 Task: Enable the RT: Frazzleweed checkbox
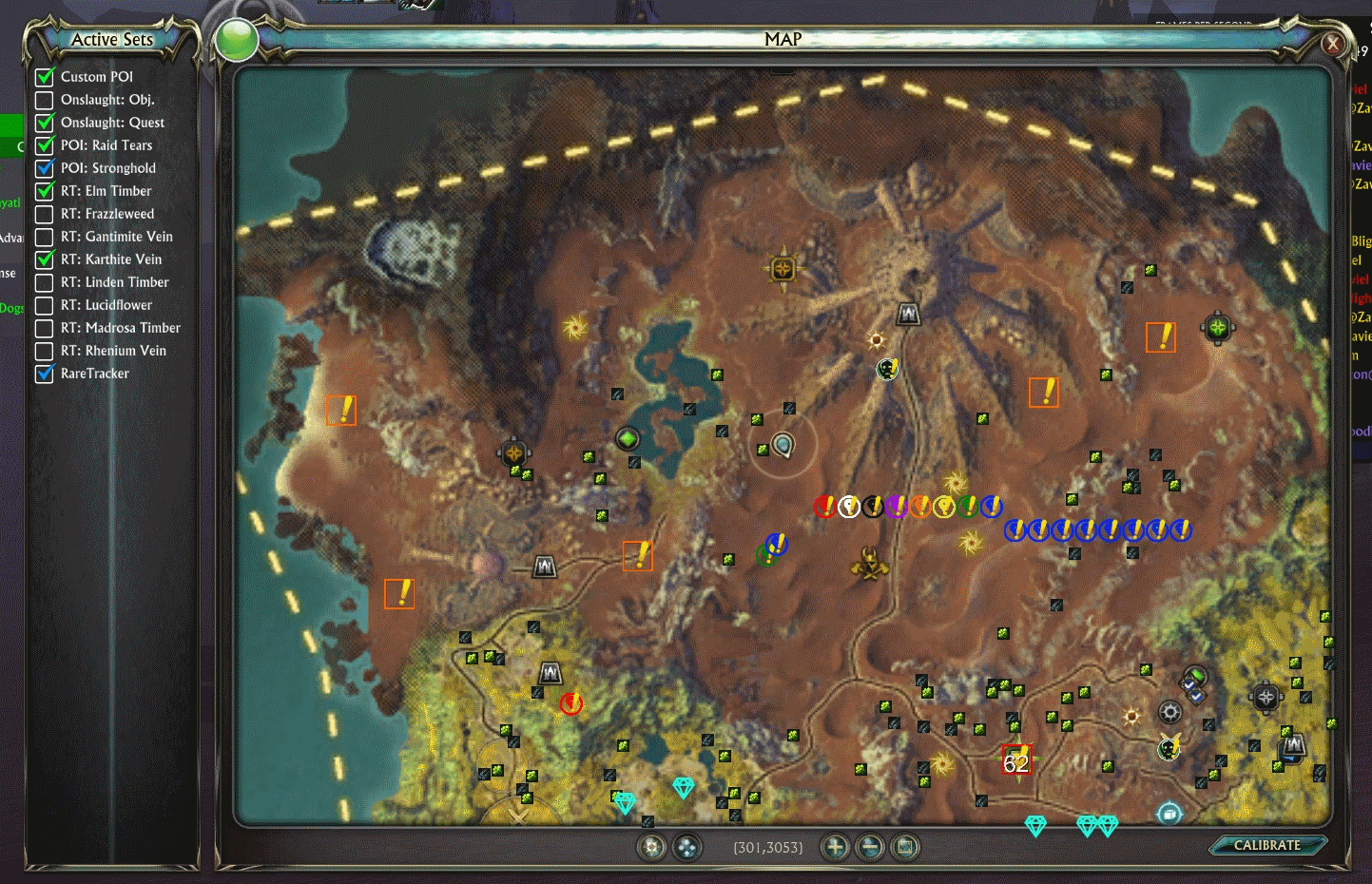point(45,213)
